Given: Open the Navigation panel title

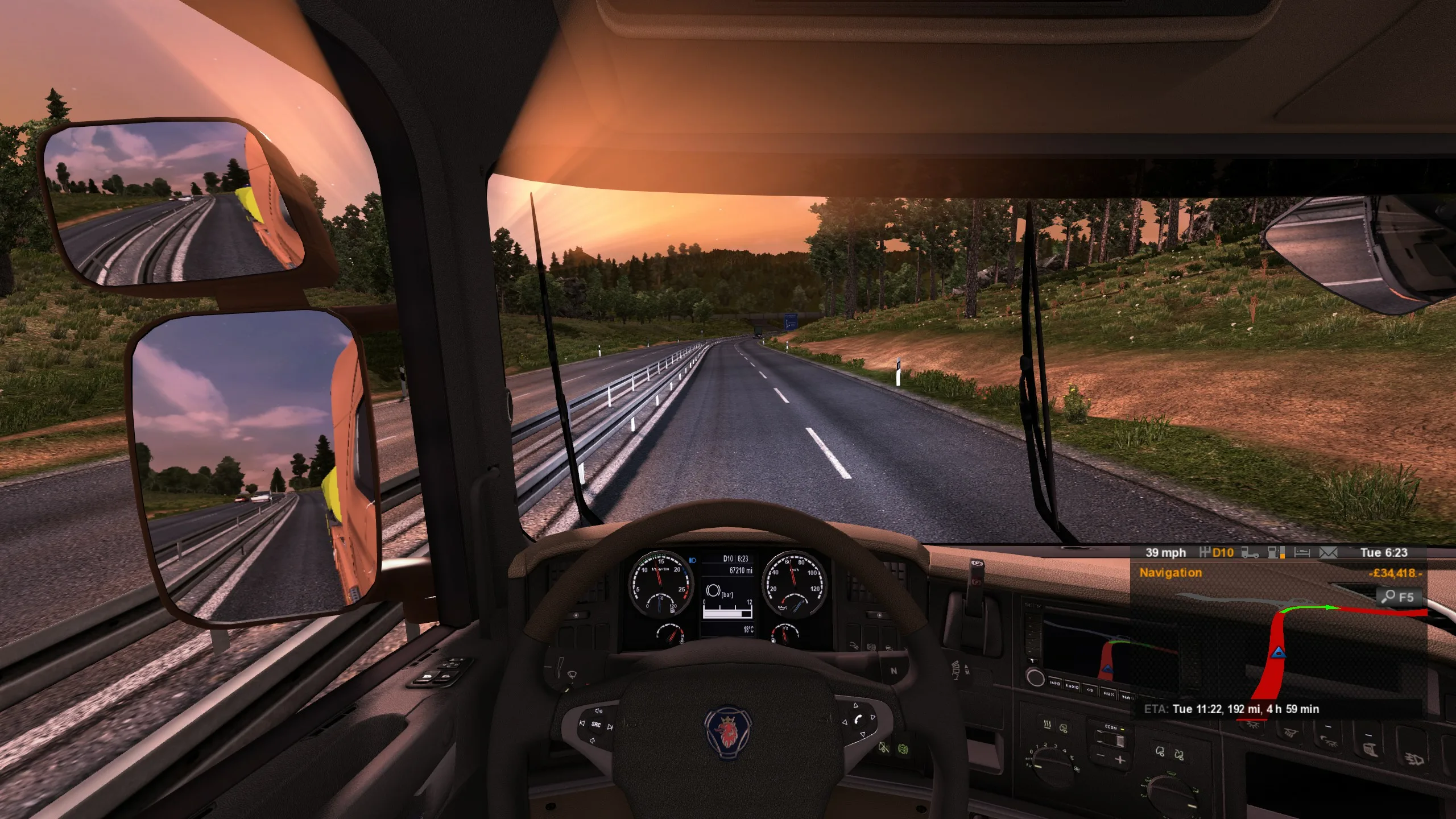Looking at the screenshot, I should click(1170, 573).
